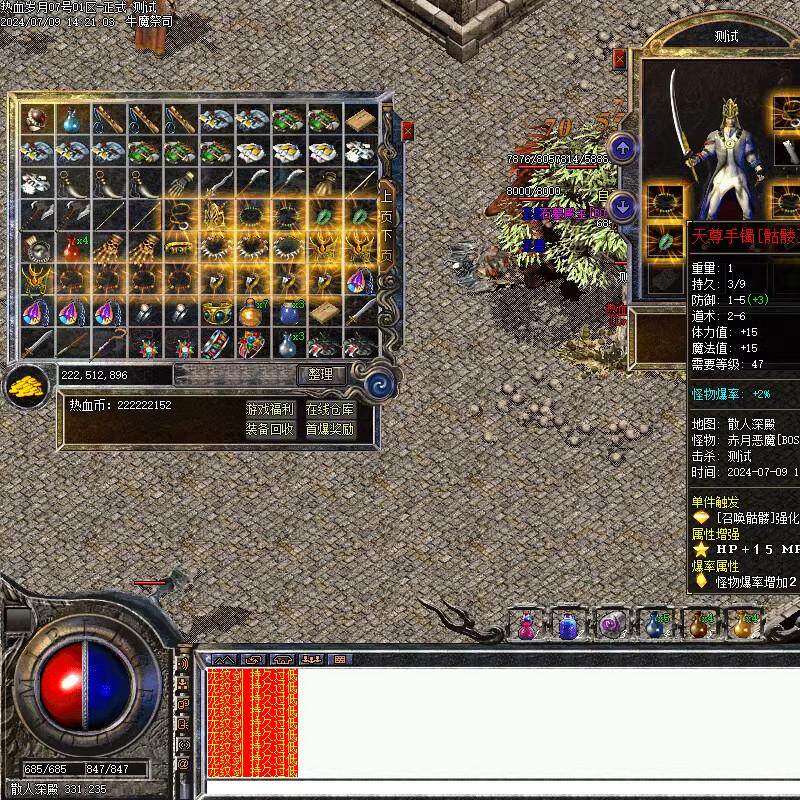Select the brown book in the bag's top row
Screen dimensions: 800x800
(x=360, y=120)
